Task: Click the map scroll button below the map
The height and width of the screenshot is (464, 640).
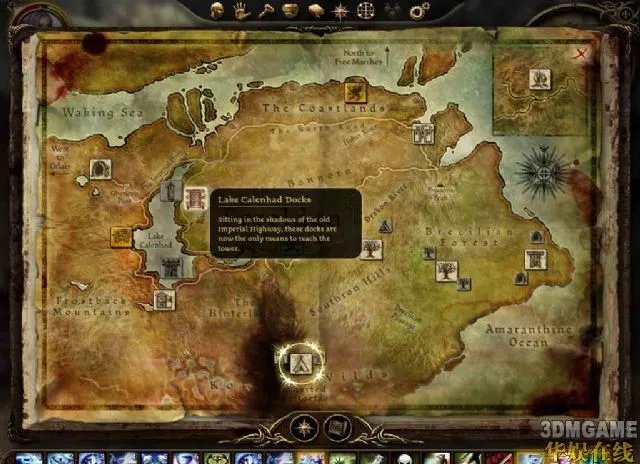Action: pyautogui.click(x=337, y=425)
